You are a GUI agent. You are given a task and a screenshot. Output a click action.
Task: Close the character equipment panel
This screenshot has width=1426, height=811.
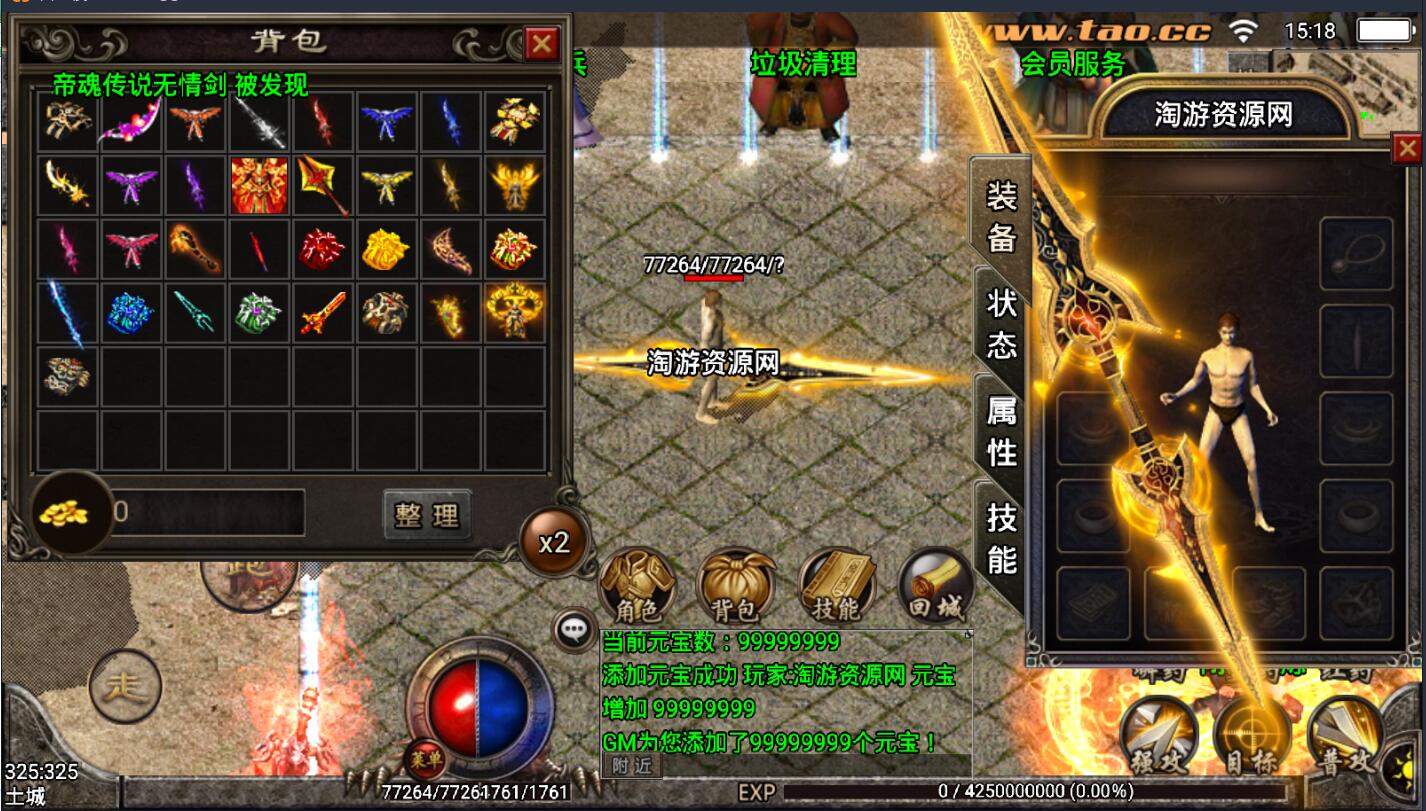tap(1407, 149)
